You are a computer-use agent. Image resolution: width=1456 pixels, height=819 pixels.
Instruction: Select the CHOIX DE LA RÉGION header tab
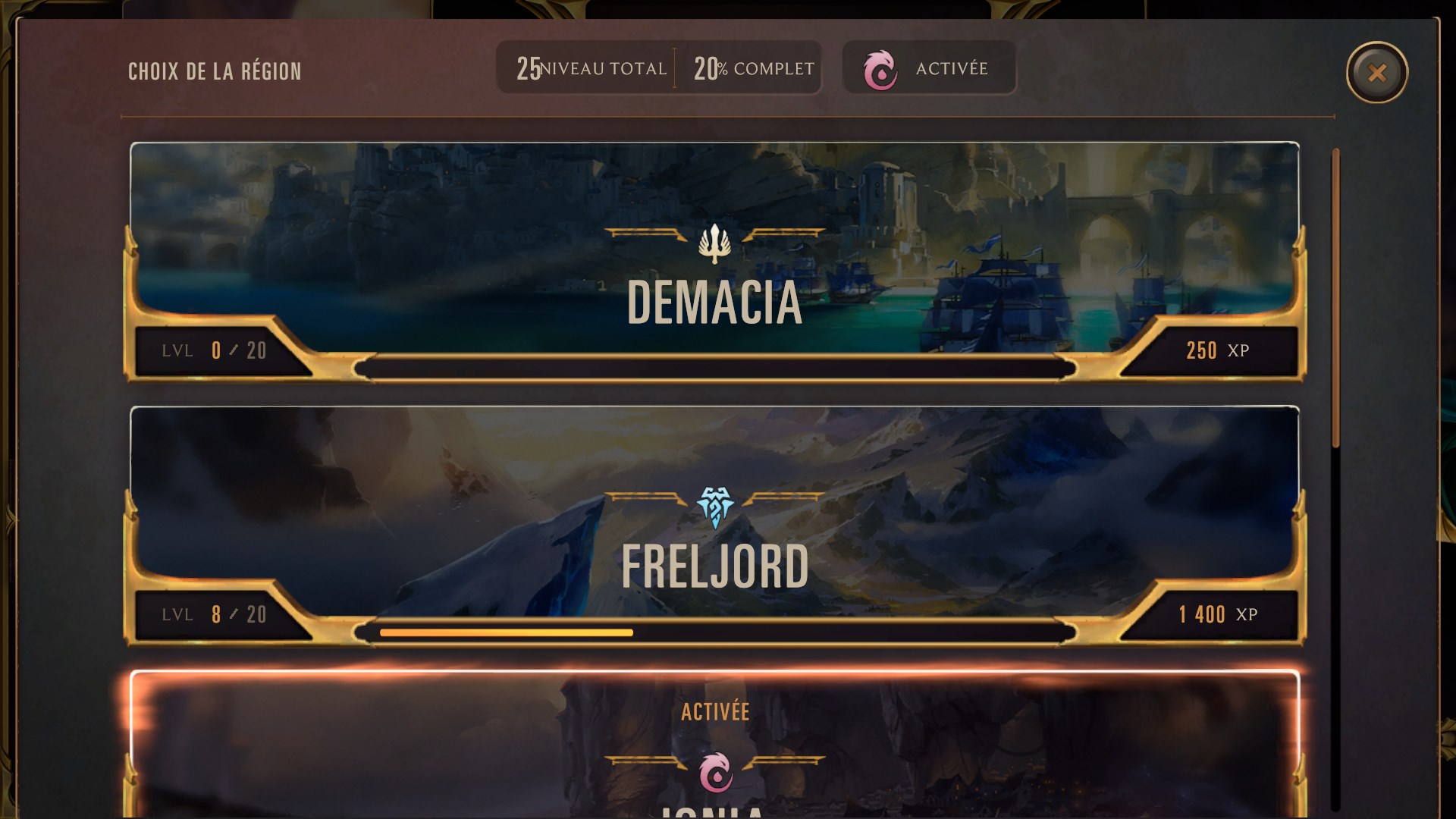pos(215,71)
